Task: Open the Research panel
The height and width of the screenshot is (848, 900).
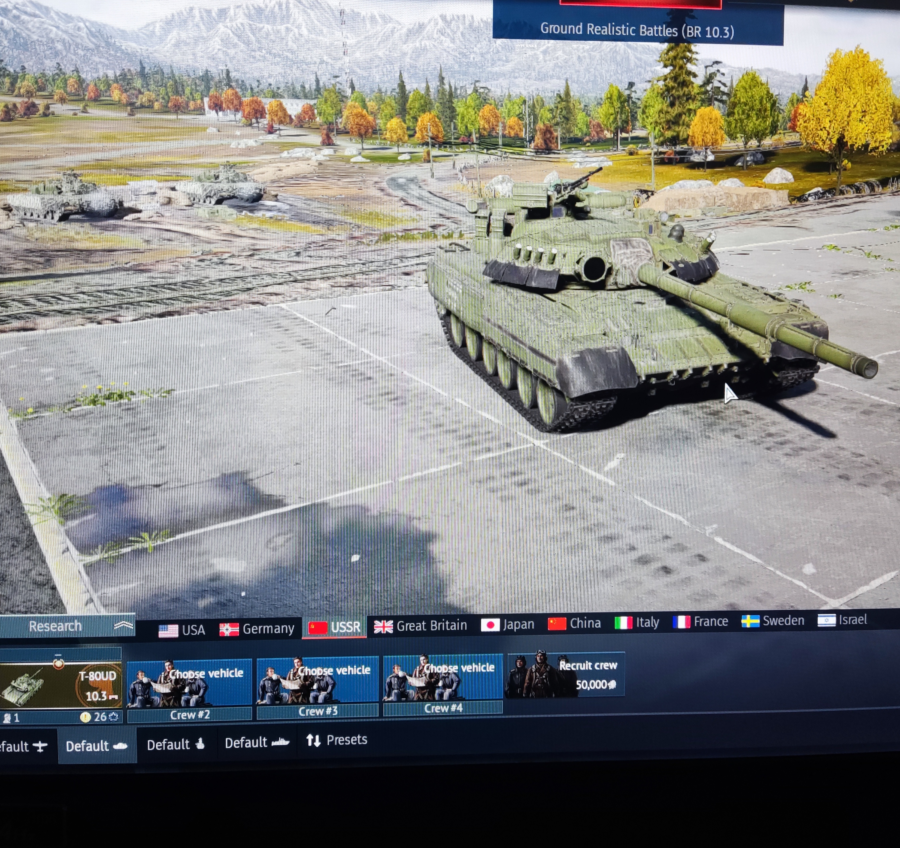Action: [66, 626]
